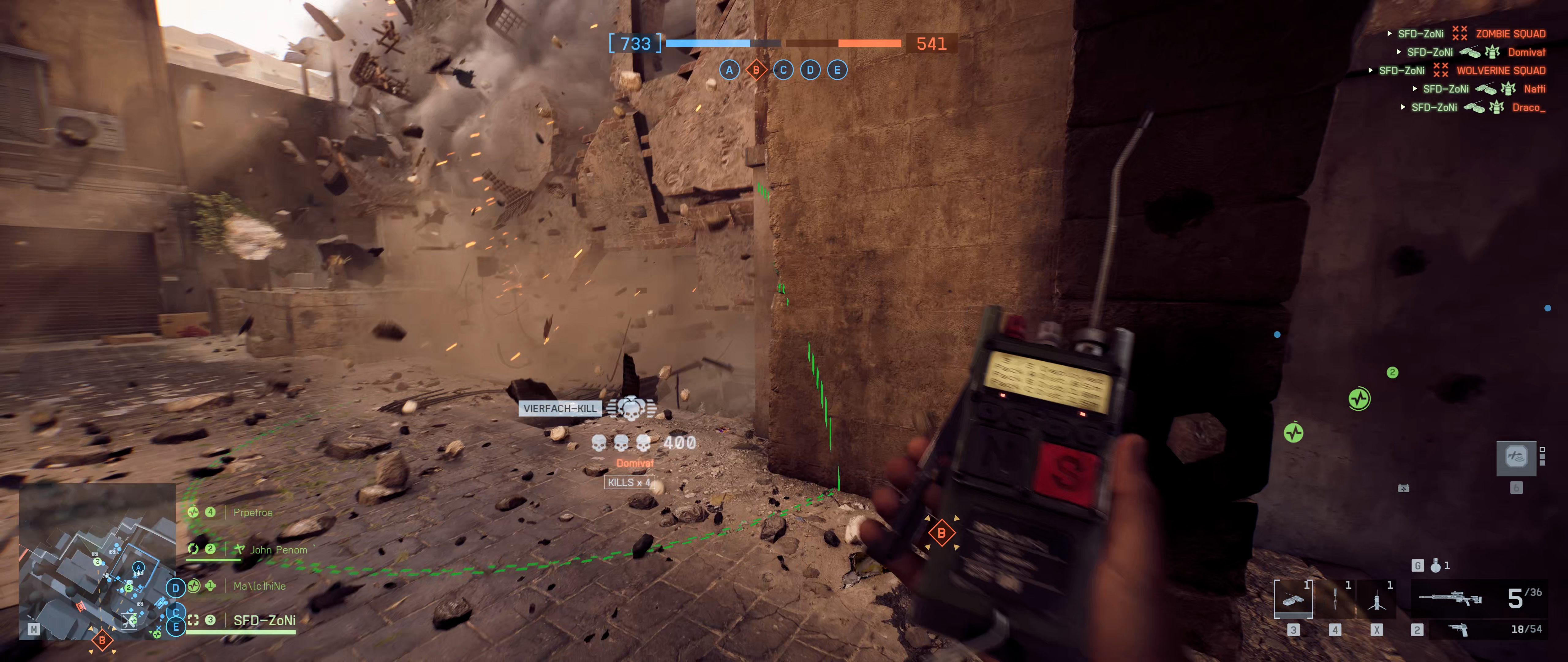Screen dimensions: 1568x662
Task: Open the minimap
Action: [x=97, y=560]
